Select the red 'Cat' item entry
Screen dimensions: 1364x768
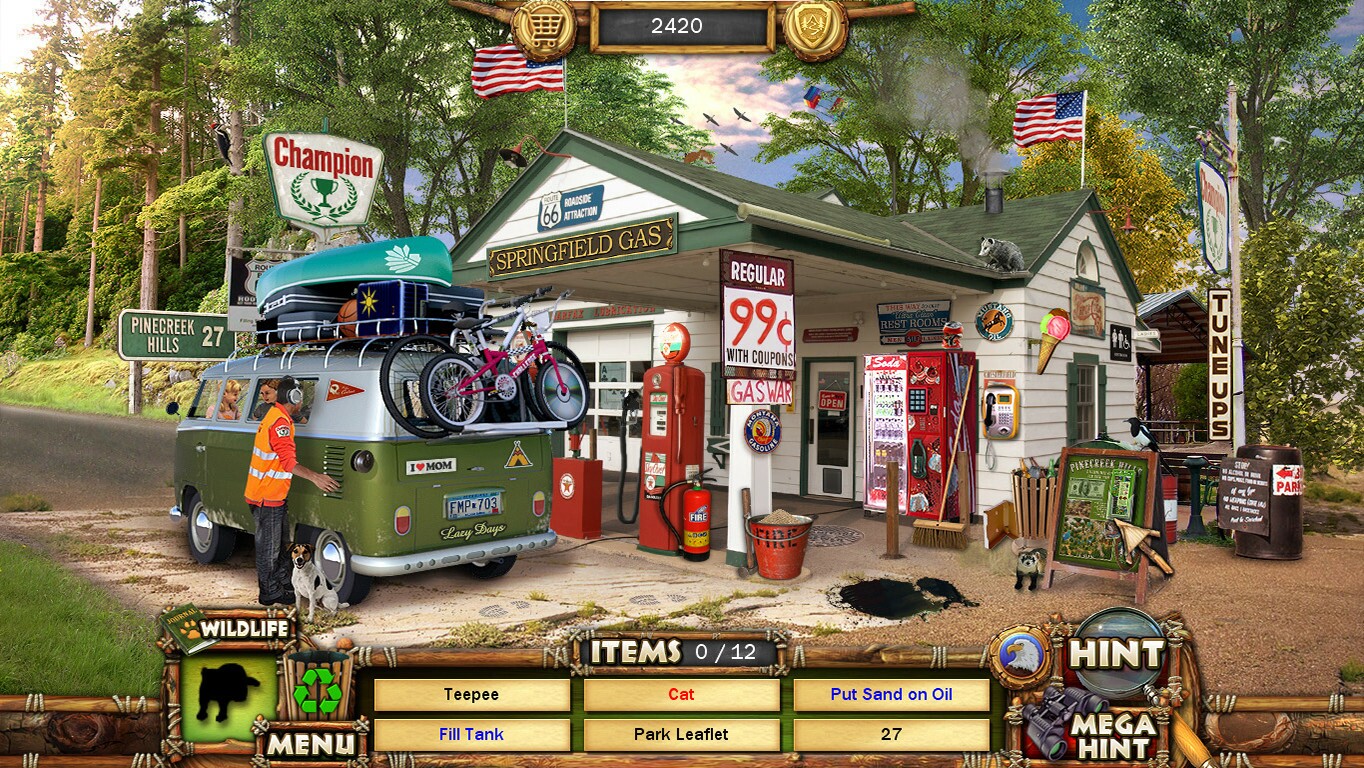(x=682, y=695)
